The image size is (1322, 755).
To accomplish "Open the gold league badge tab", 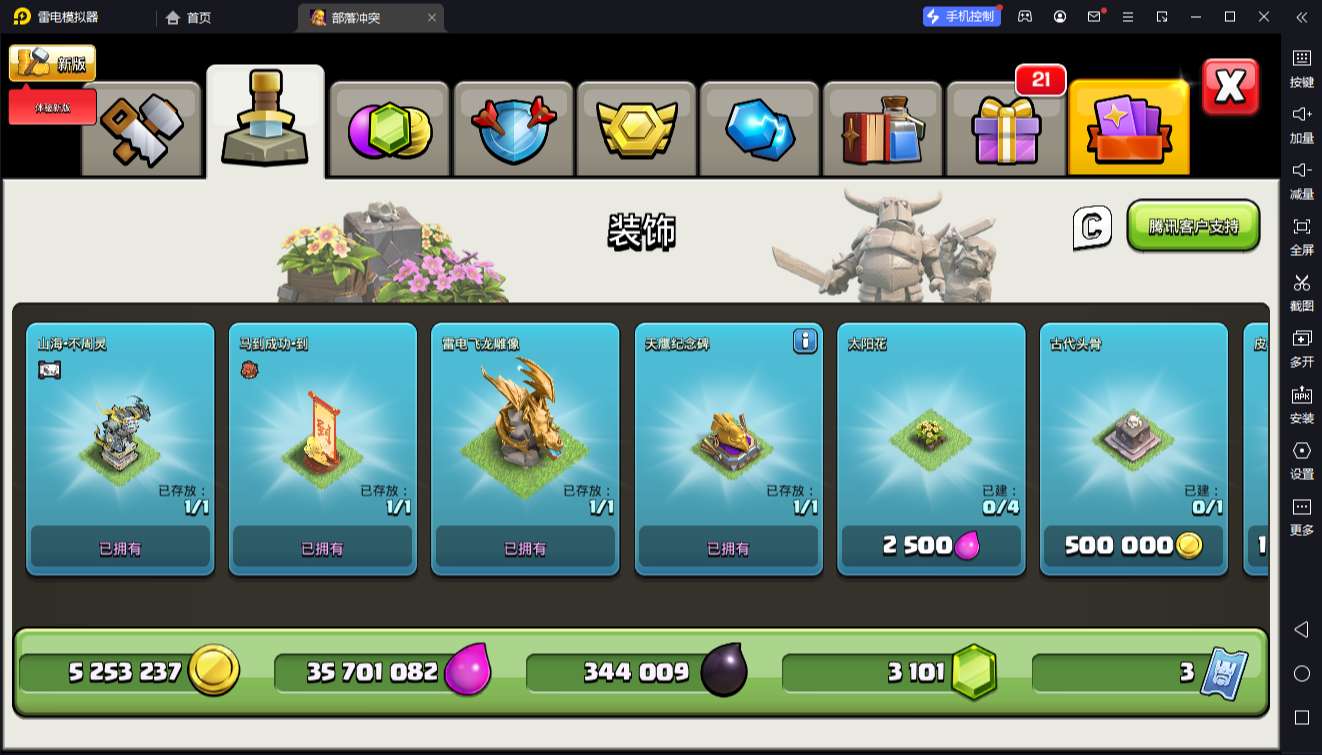I will pos(637,130).
